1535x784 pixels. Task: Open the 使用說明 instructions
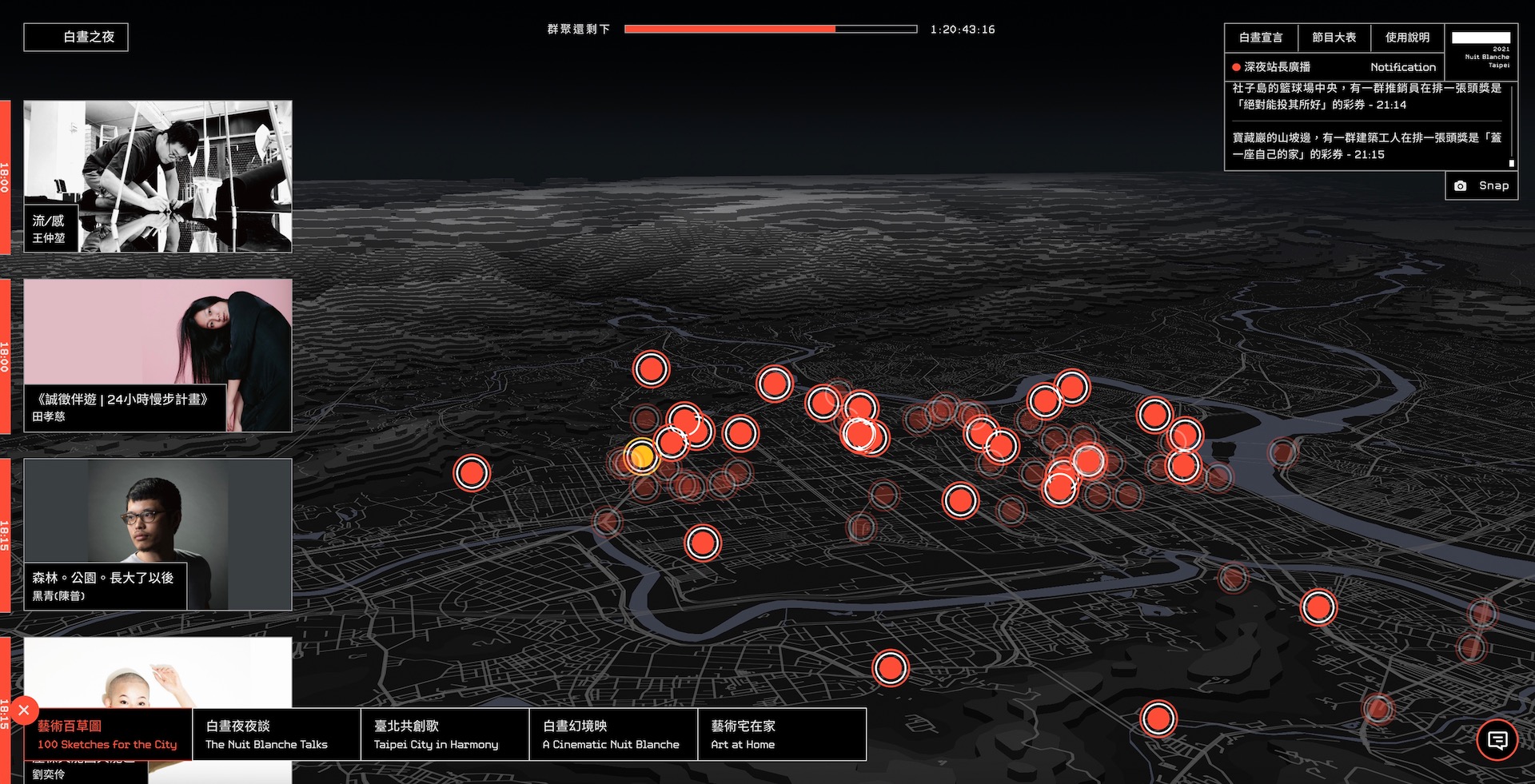pos(1407,38)
